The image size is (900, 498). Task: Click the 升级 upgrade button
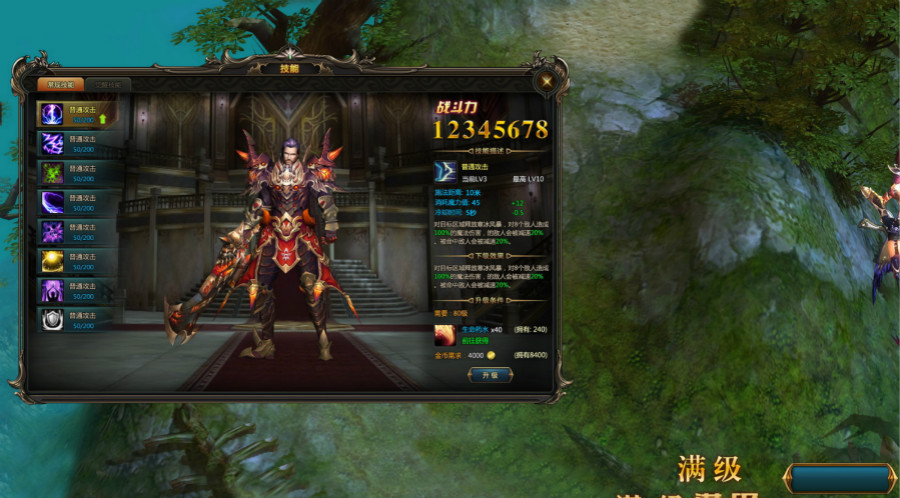click(x=489, y=374)
